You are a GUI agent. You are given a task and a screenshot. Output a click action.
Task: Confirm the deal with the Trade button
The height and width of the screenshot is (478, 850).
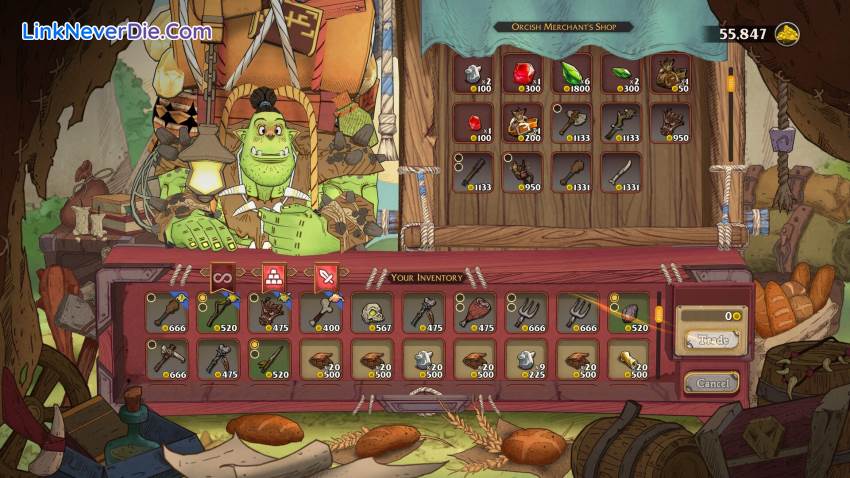click(x=712, y=341)
